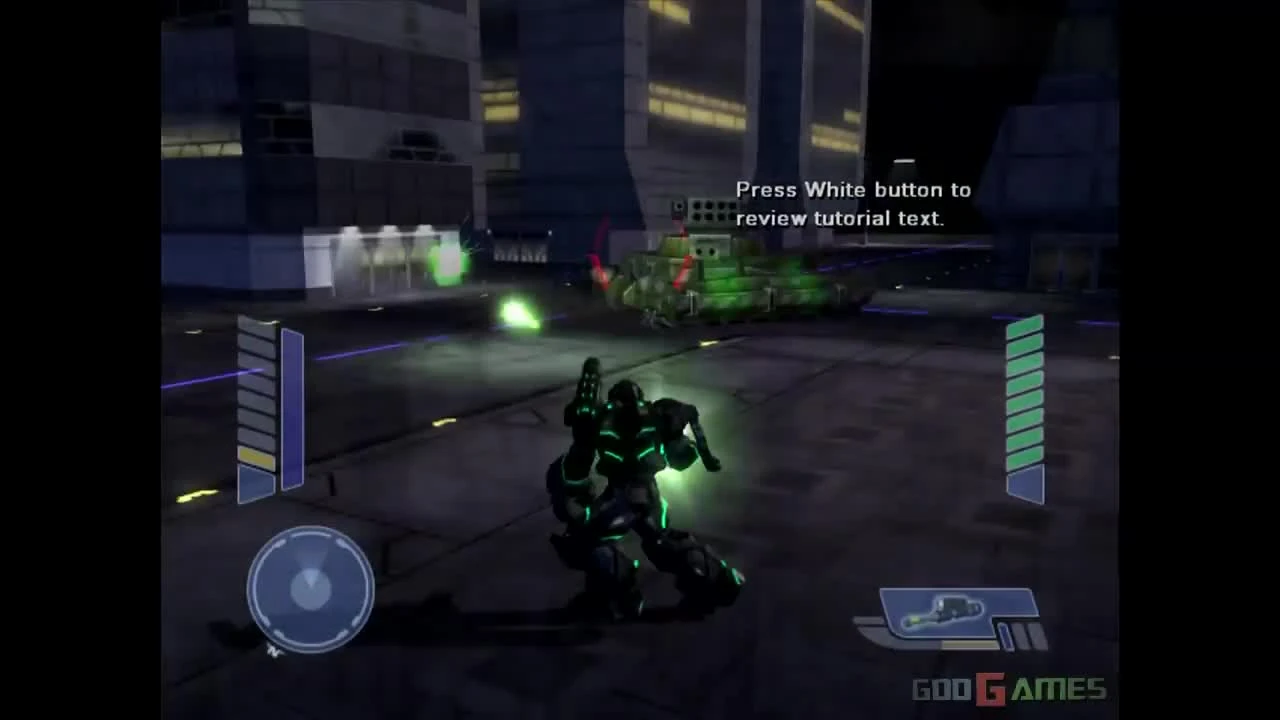This screenshot has width=1280, height=720.
Task: Select the 'Press White button' text line
Action: pyautogui.click(x=853, y=189)
